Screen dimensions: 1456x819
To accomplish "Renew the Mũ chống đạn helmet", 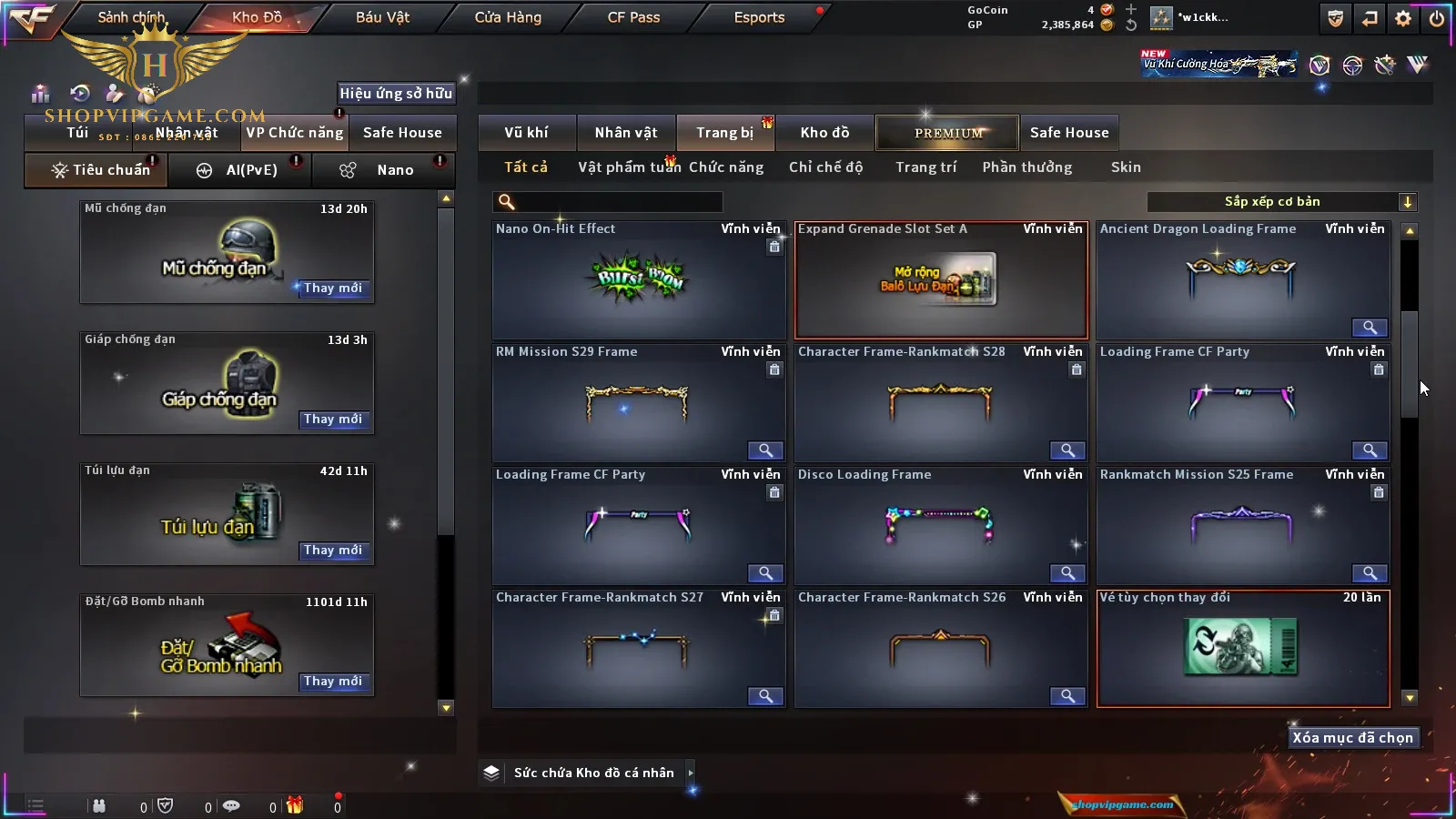I will 333,288.
